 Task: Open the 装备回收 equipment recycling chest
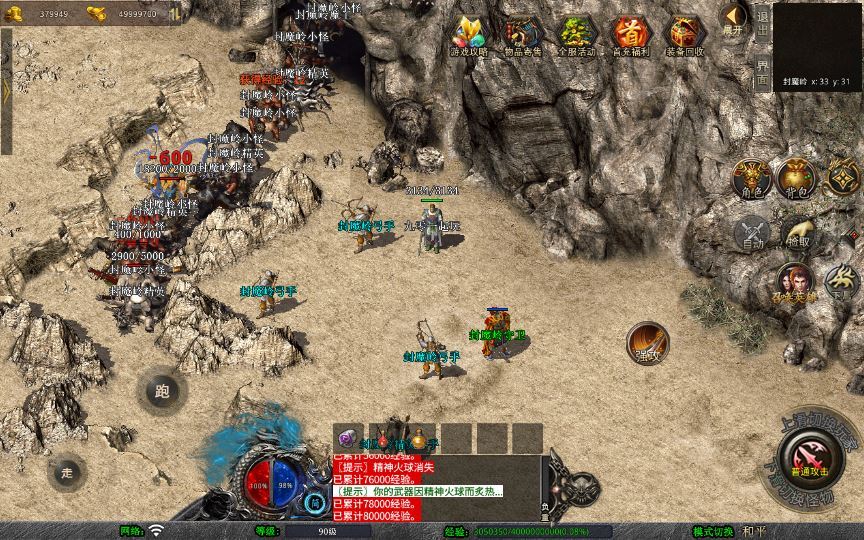coord(684,36)
